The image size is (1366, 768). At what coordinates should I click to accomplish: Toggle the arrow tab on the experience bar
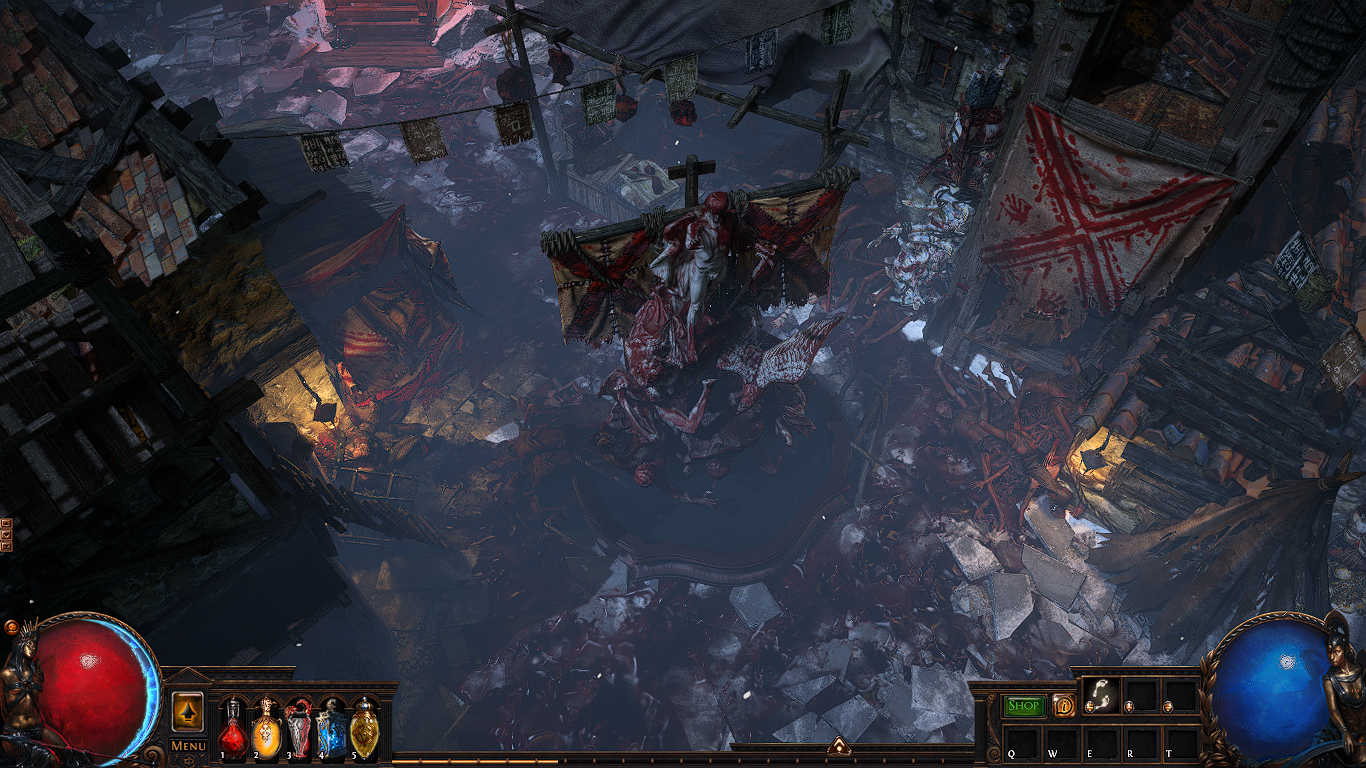[x=838, y=746]
